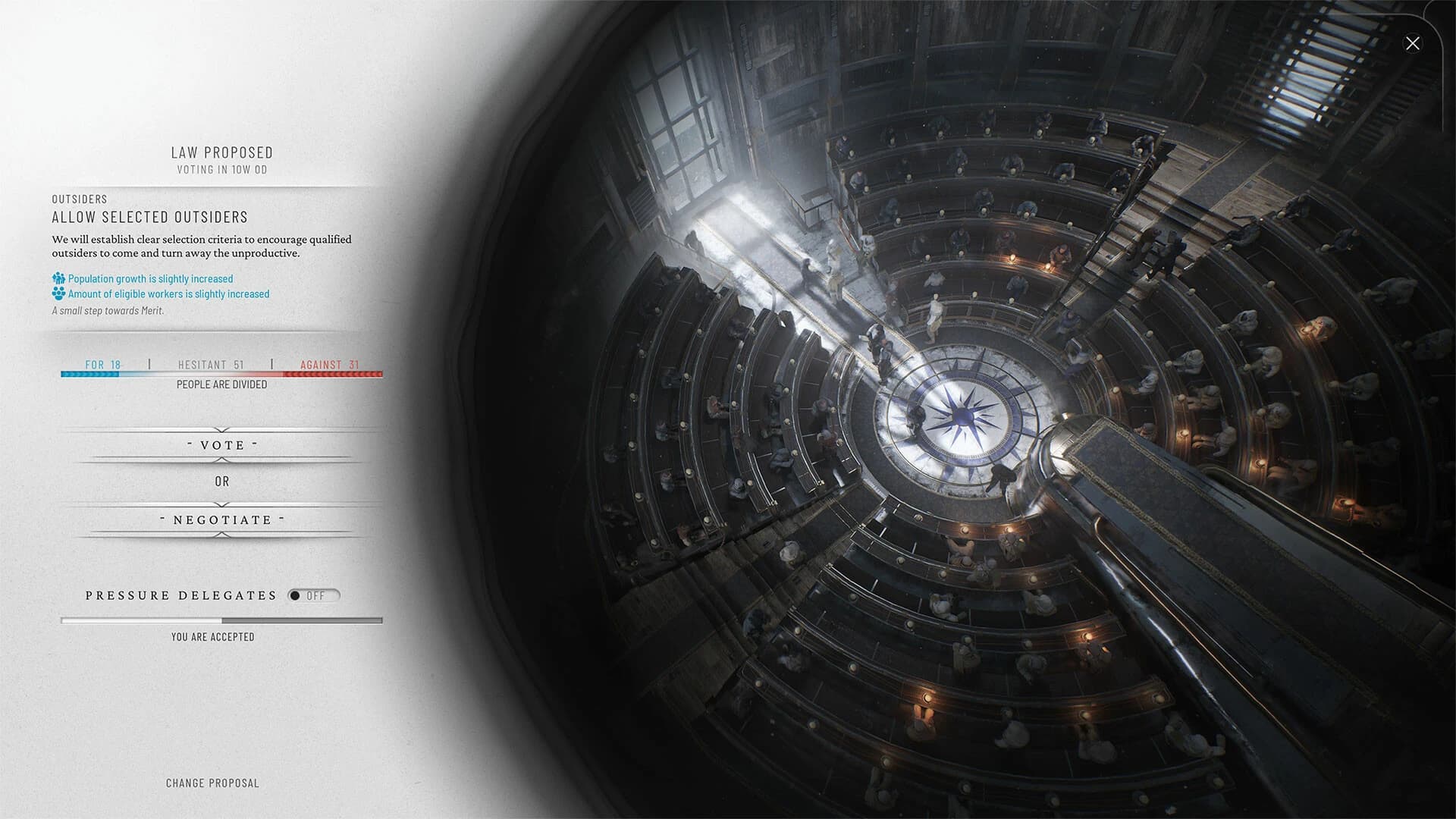The image size is (1456, 819).
Task: Toggle Pressure Delegates to apply pressure
Action: pos(315,595)
